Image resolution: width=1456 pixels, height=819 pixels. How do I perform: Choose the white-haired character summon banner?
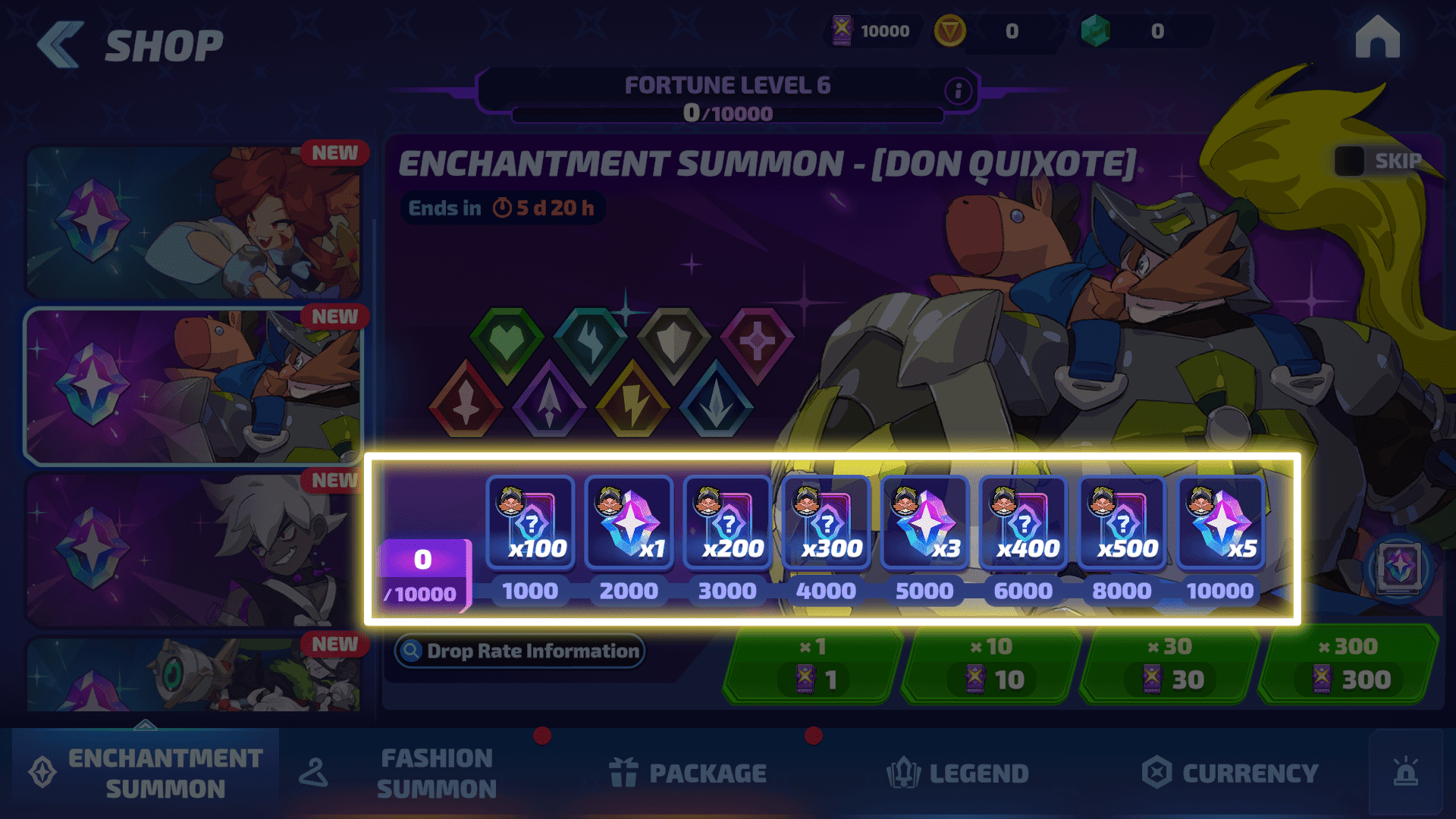(193, 550)
